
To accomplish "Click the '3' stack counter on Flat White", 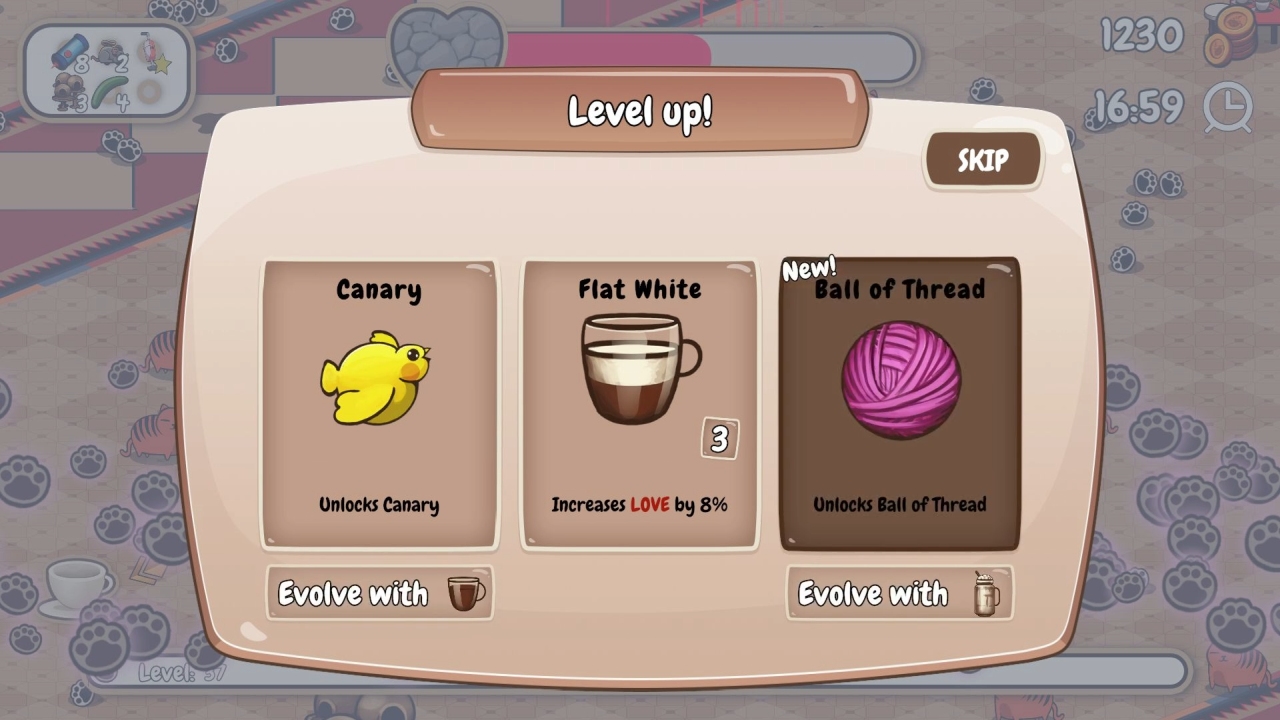I will (x=722, y=440).
